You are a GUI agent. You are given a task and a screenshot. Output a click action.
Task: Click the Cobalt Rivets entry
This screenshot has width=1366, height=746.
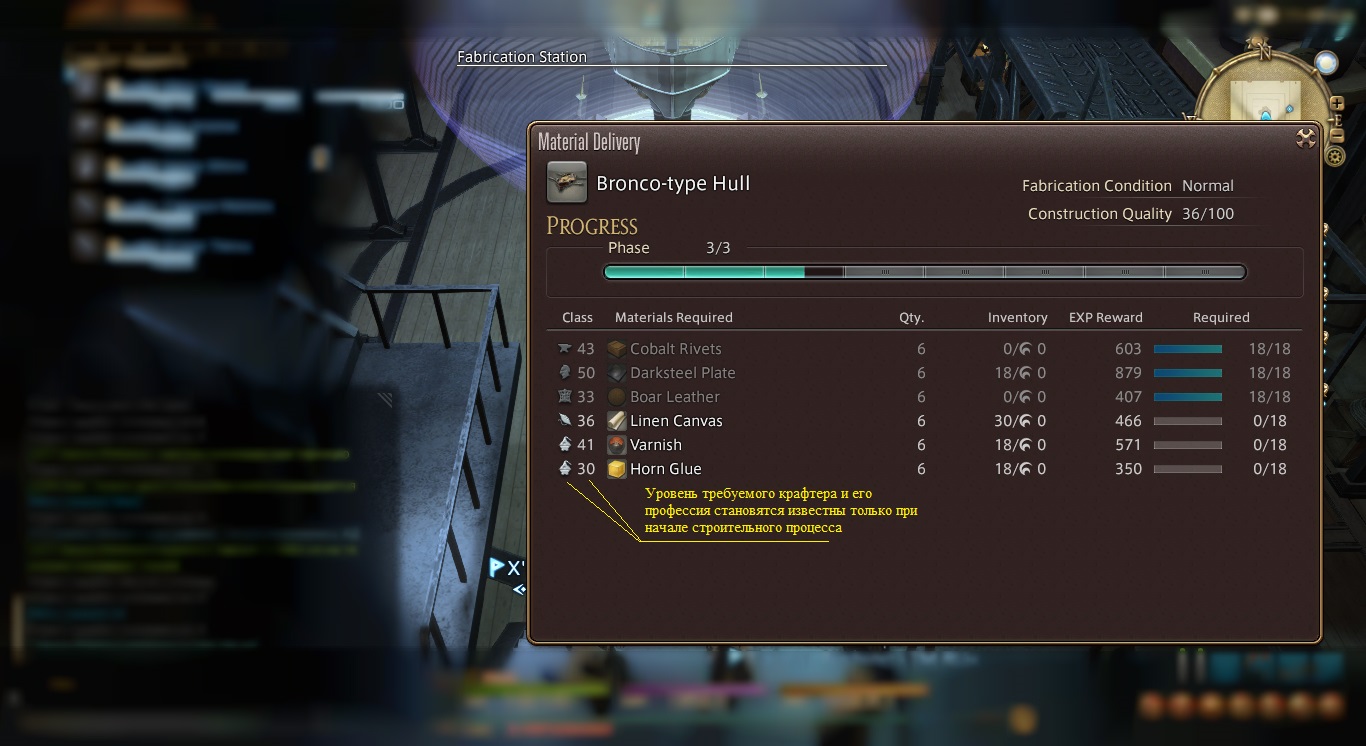click(x=675, y=349)
